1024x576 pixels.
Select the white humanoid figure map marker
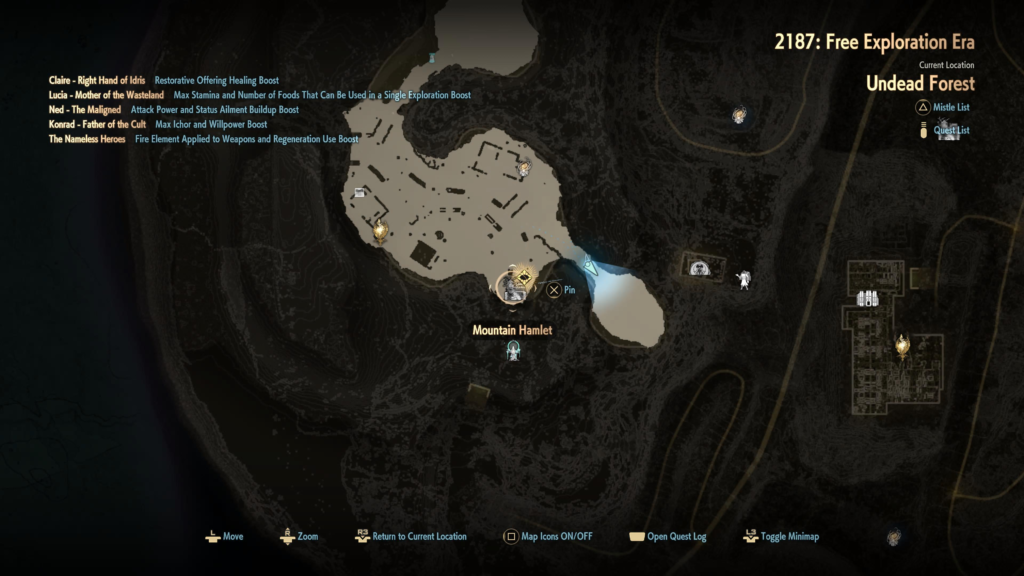(x=744, y=280)
